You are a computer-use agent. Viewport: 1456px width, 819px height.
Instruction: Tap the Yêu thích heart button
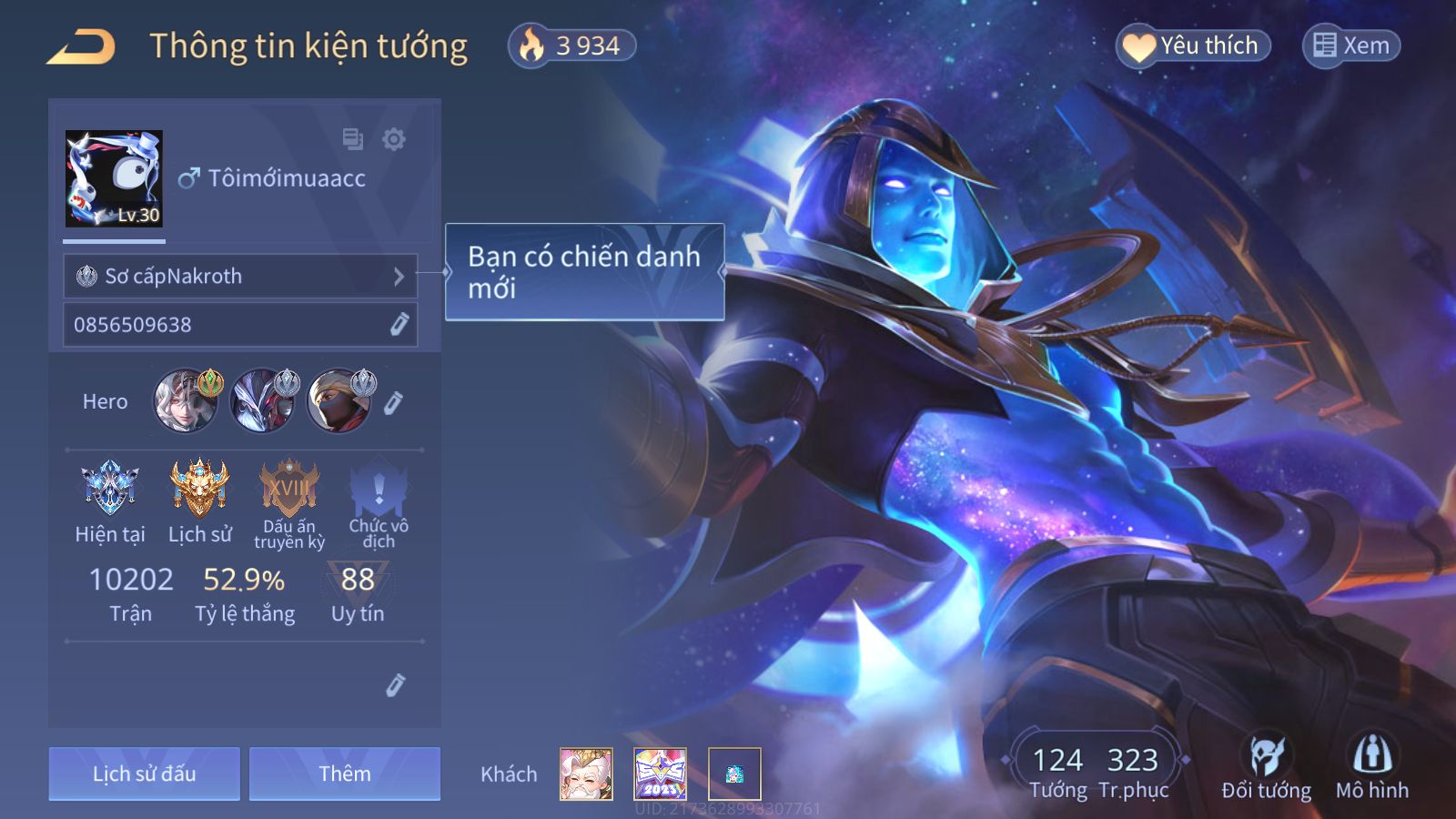click(x=1192, y=45)
